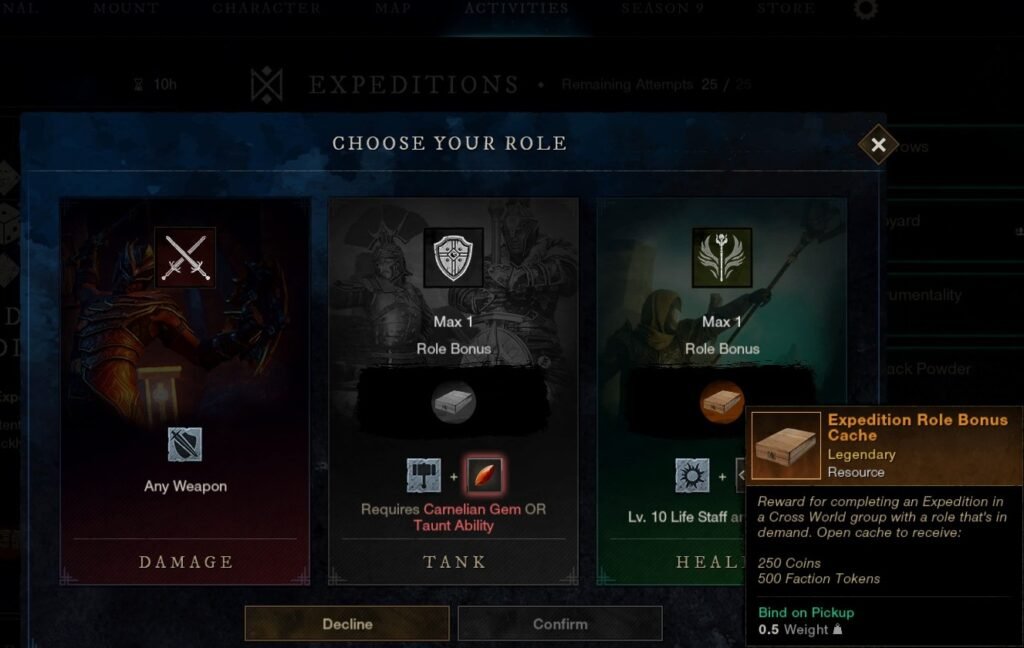Open the Map tab
Image resolution: width=1024 pixels, height=648 pixels.
pos(393,9)
